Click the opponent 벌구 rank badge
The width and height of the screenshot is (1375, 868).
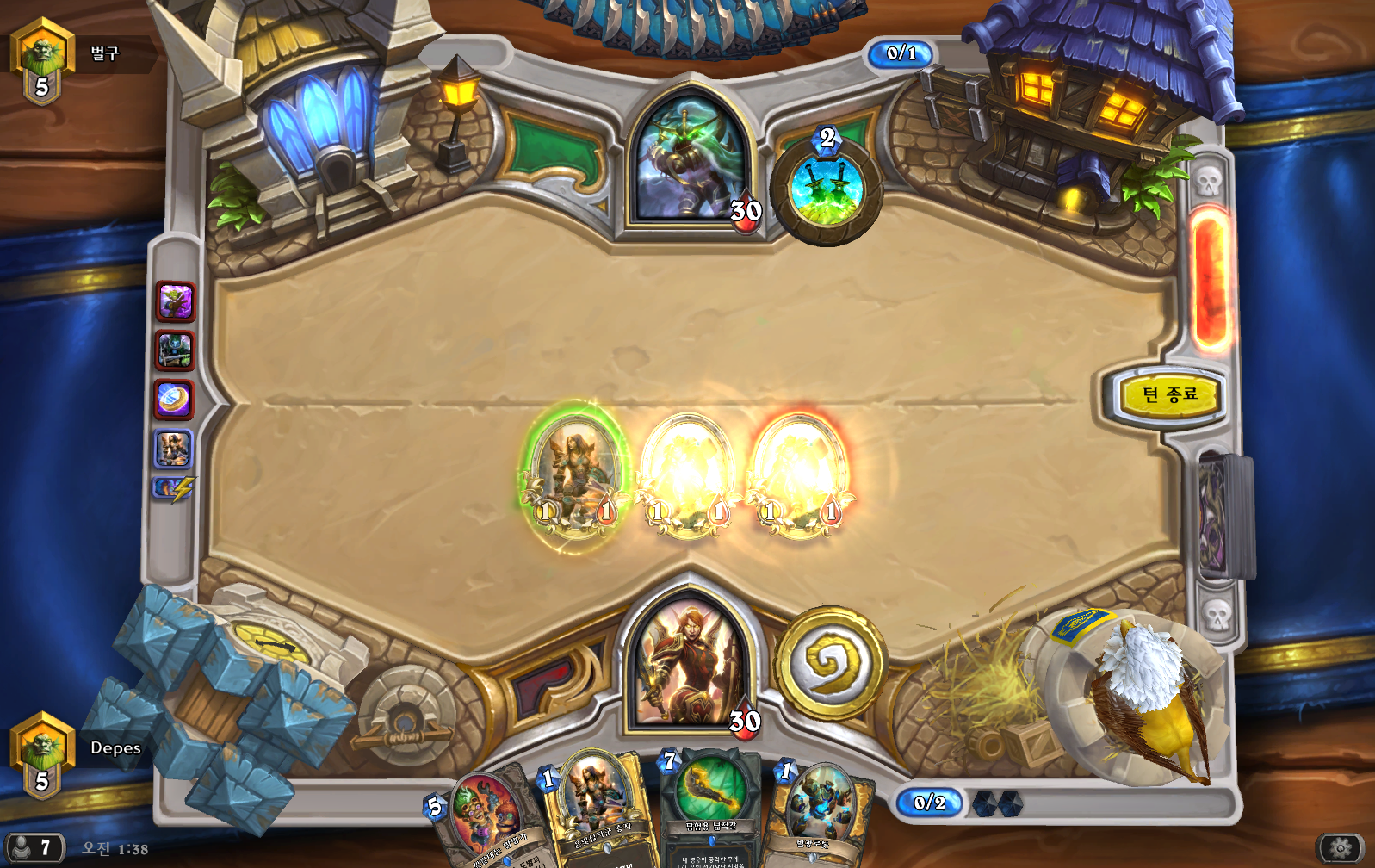click(x=41, y=62)
